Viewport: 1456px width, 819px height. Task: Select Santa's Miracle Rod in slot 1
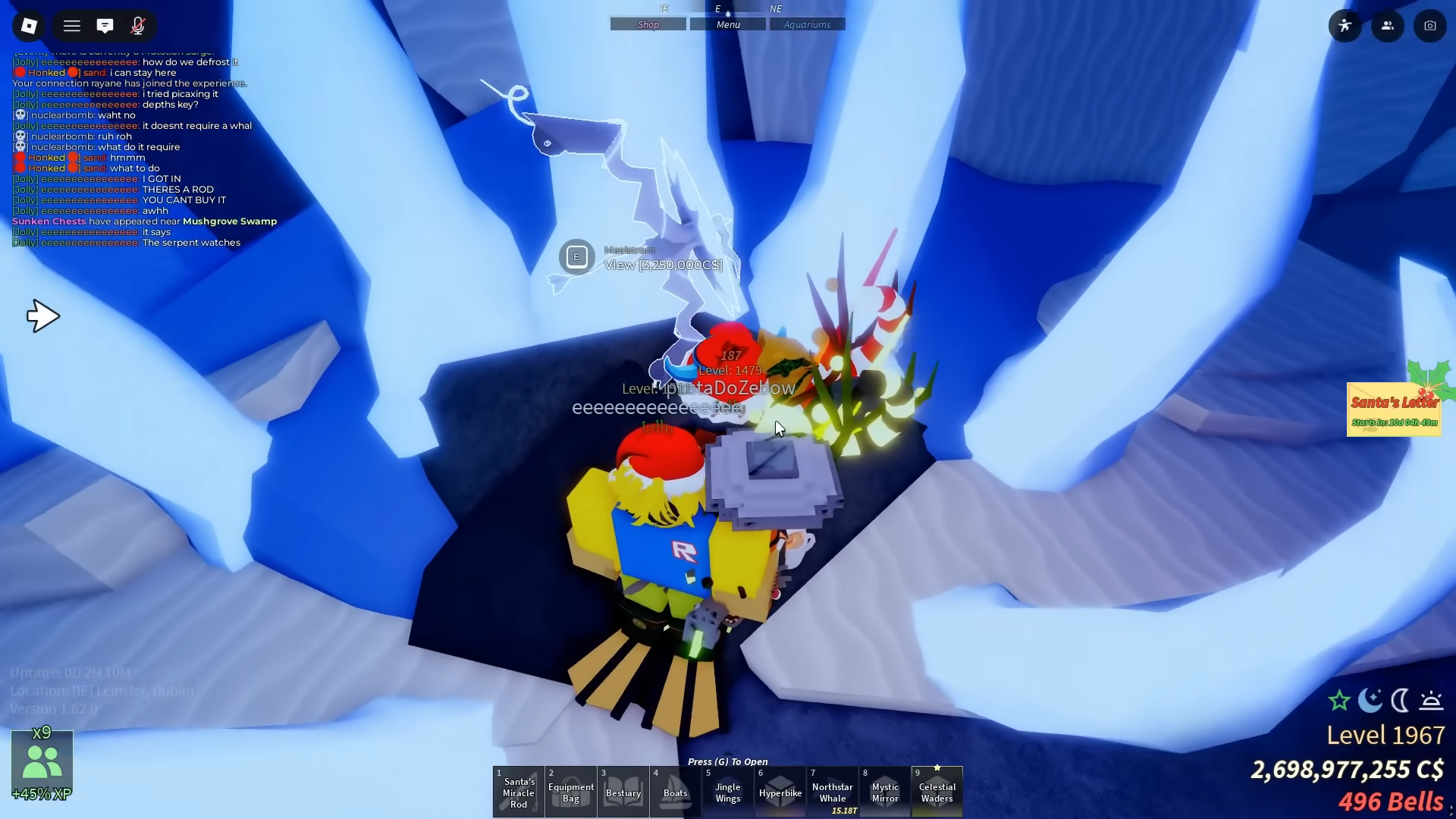pos(518,791)
